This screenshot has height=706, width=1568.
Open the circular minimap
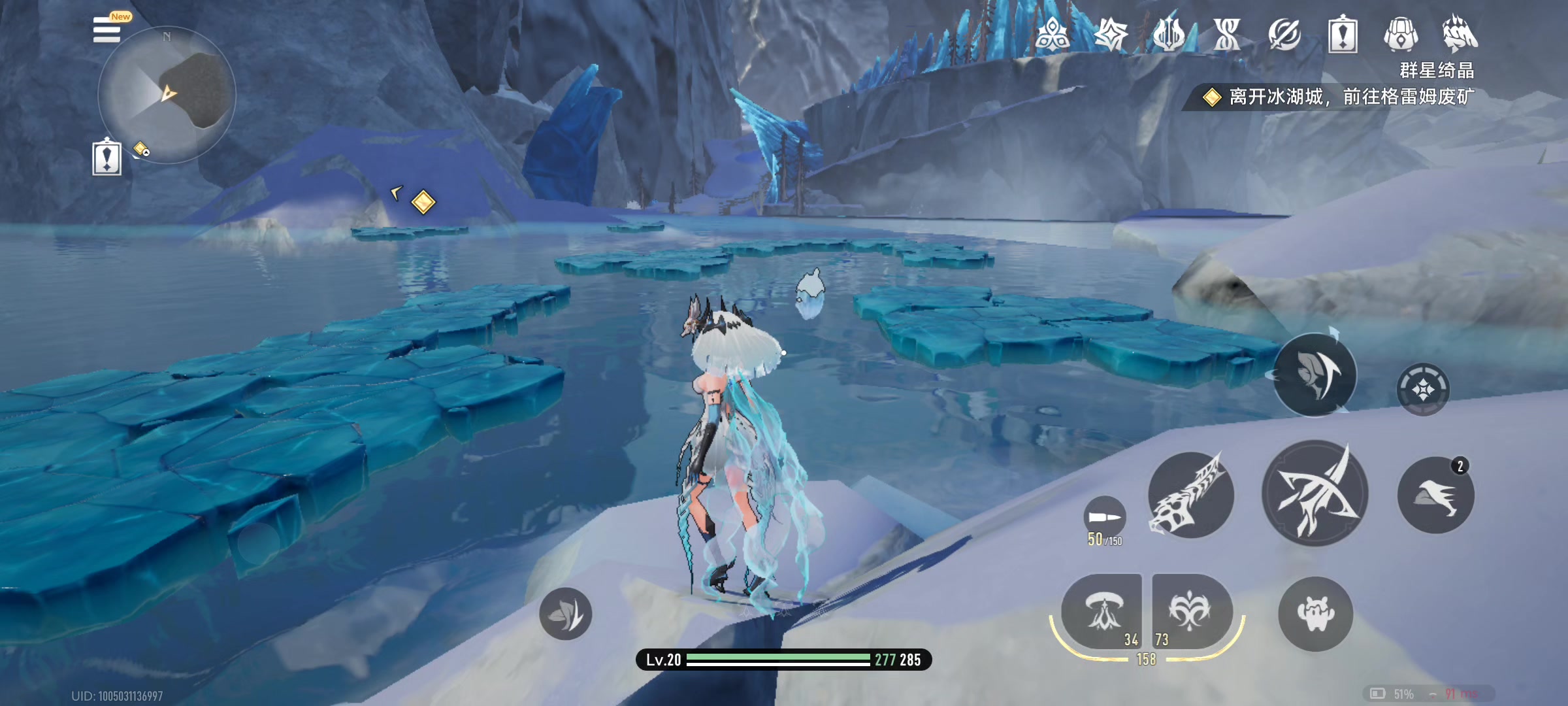[167, 95]
